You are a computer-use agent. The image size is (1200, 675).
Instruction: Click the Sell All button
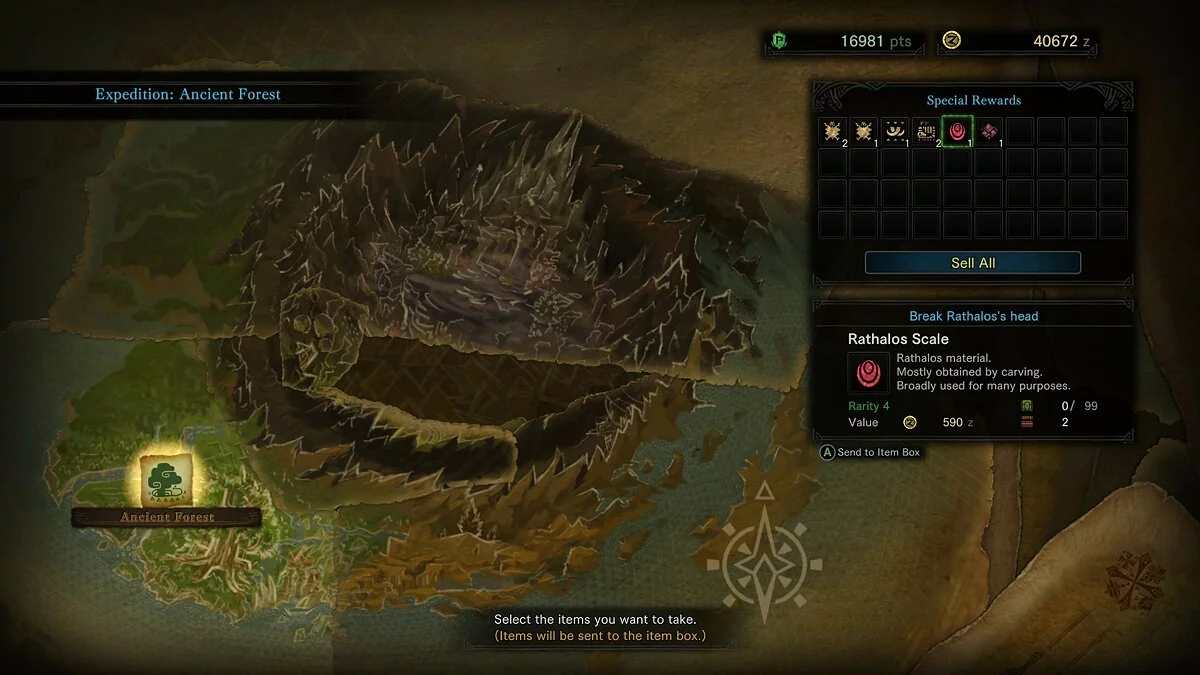(x=972, y=263)
